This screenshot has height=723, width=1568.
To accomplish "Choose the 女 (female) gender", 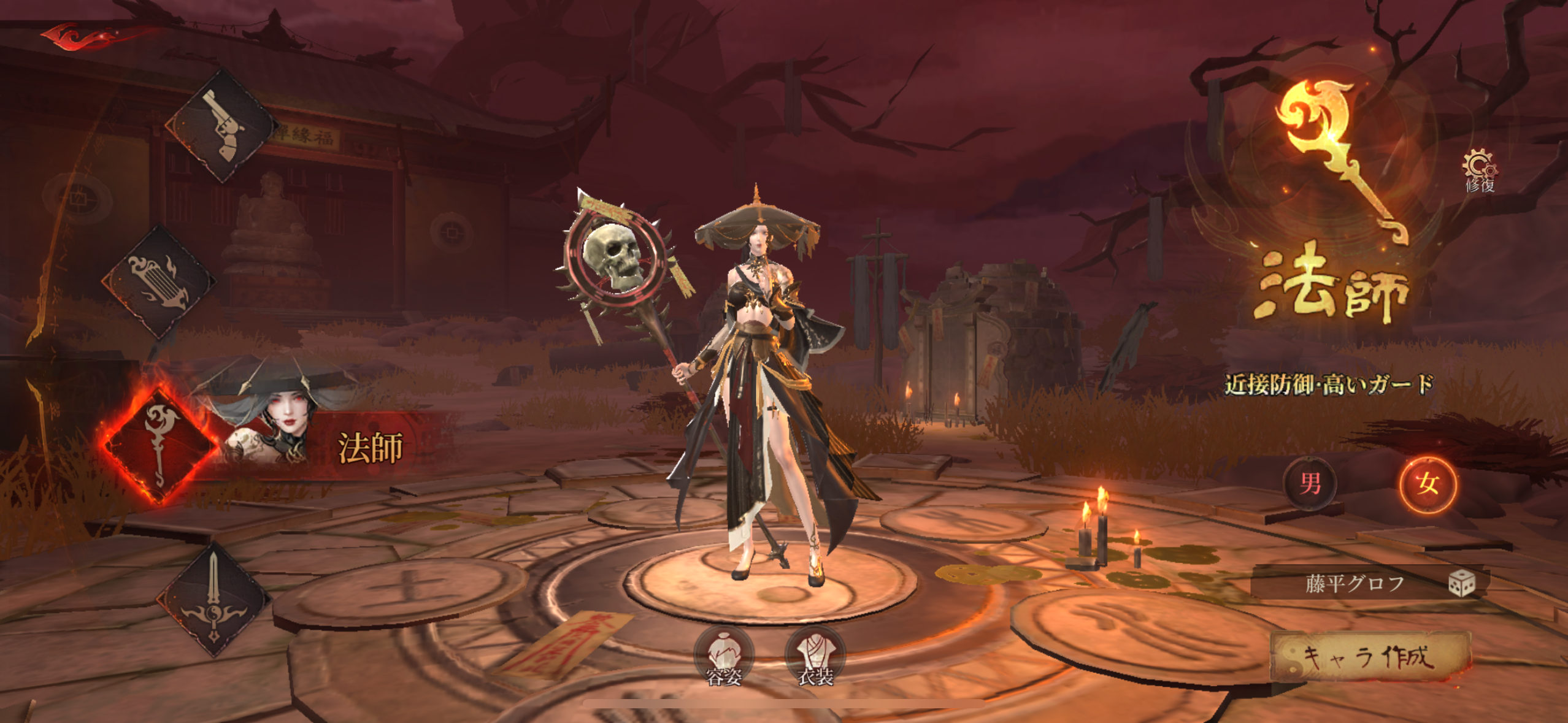I will tap(1428, 484).
